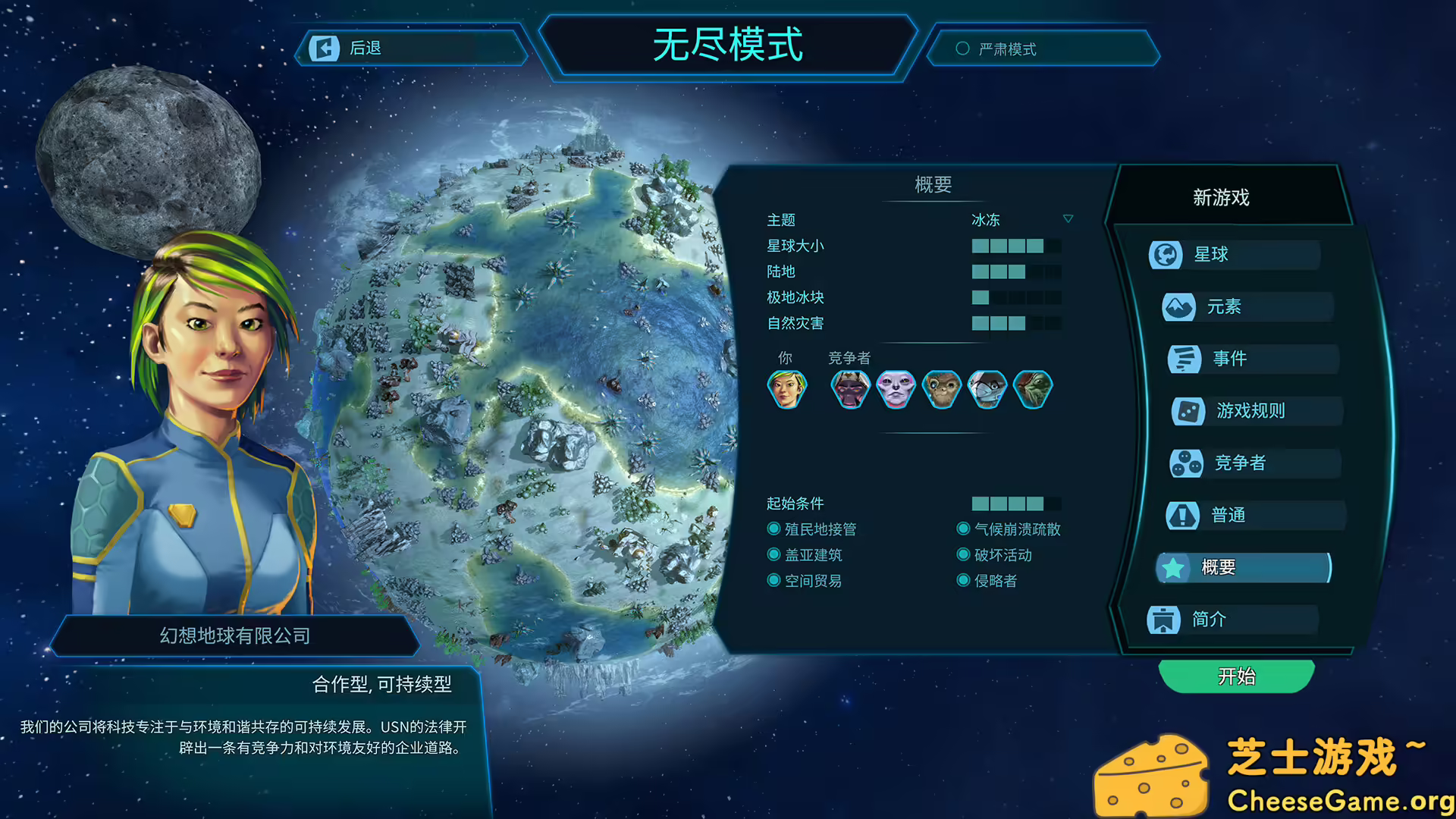Open the 主题 theme dropdown showing 冰冻

(x=1020, y=220)
